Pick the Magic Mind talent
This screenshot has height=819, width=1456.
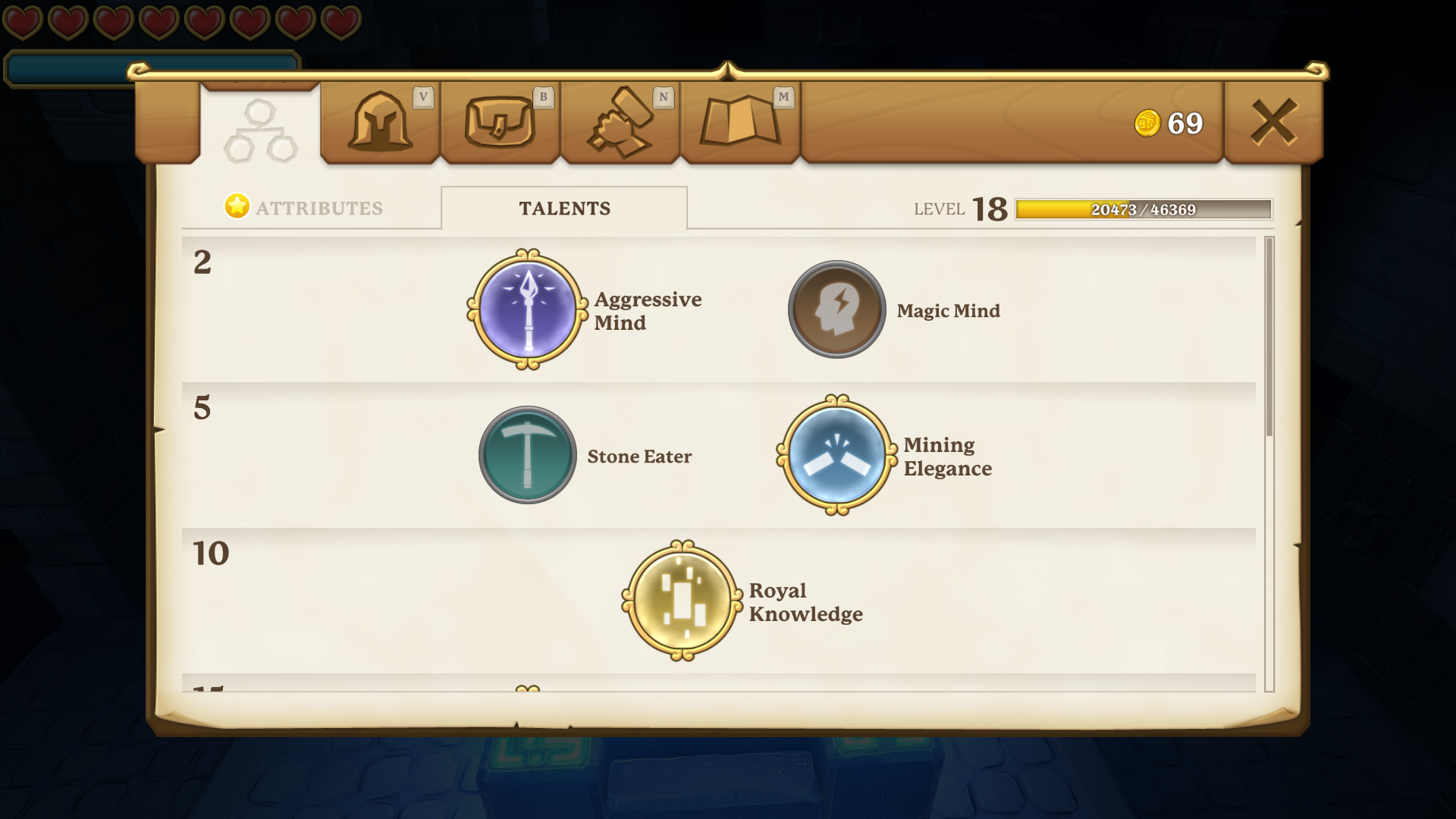[x=837, y=309]
